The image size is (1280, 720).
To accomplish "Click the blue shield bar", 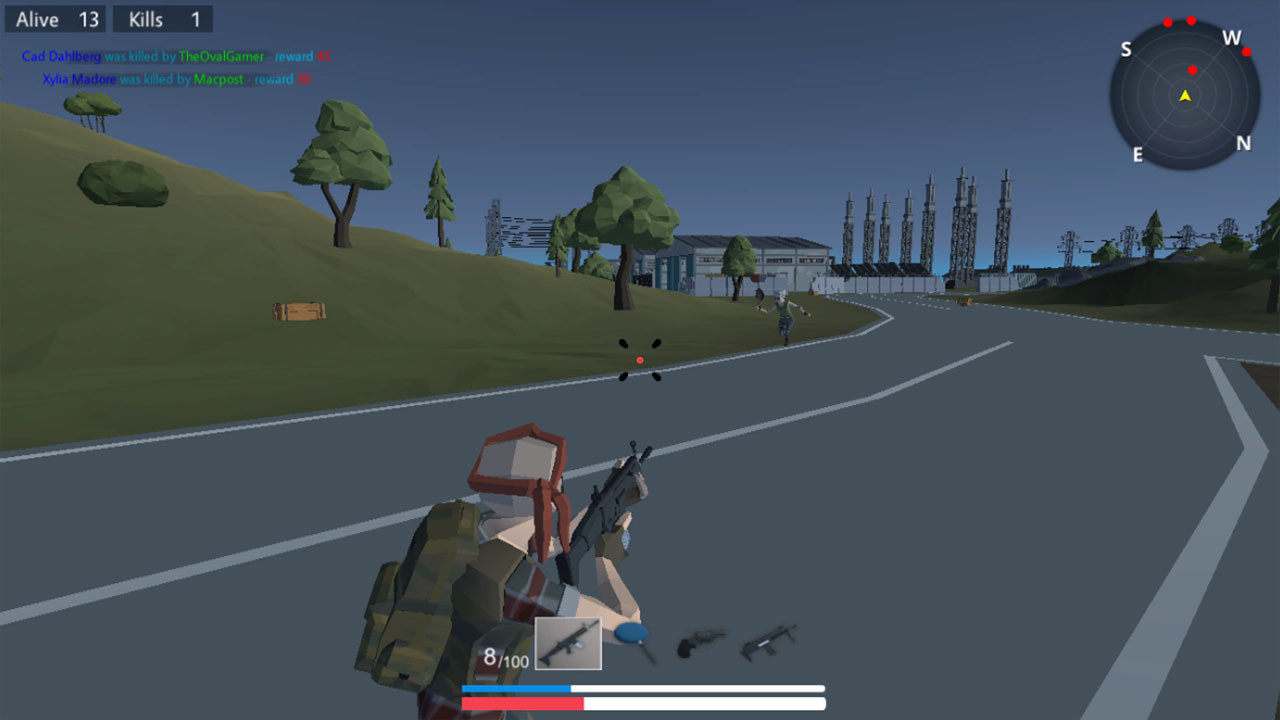I will [x=518, y=688].
